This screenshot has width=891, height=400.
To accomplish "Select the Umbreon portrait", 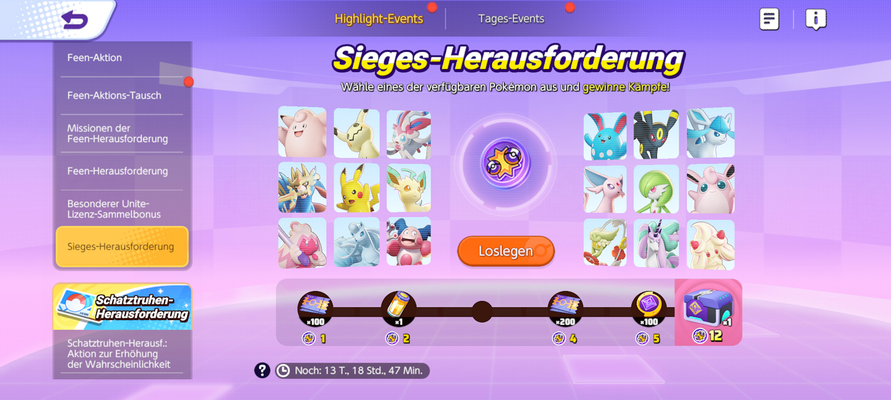I will (656, 133).
